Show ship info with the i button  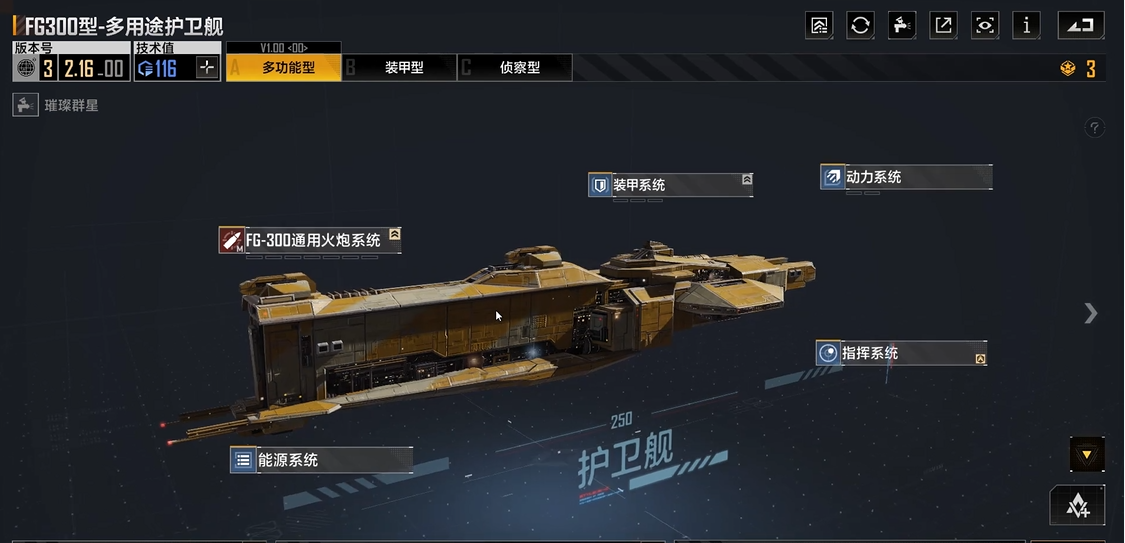(1027, 25)
